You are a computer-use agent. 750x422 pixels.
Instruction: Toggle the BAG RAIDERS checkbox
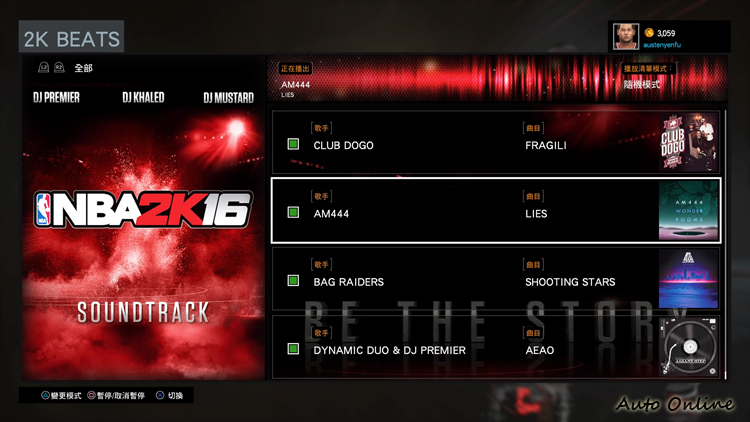293,282
